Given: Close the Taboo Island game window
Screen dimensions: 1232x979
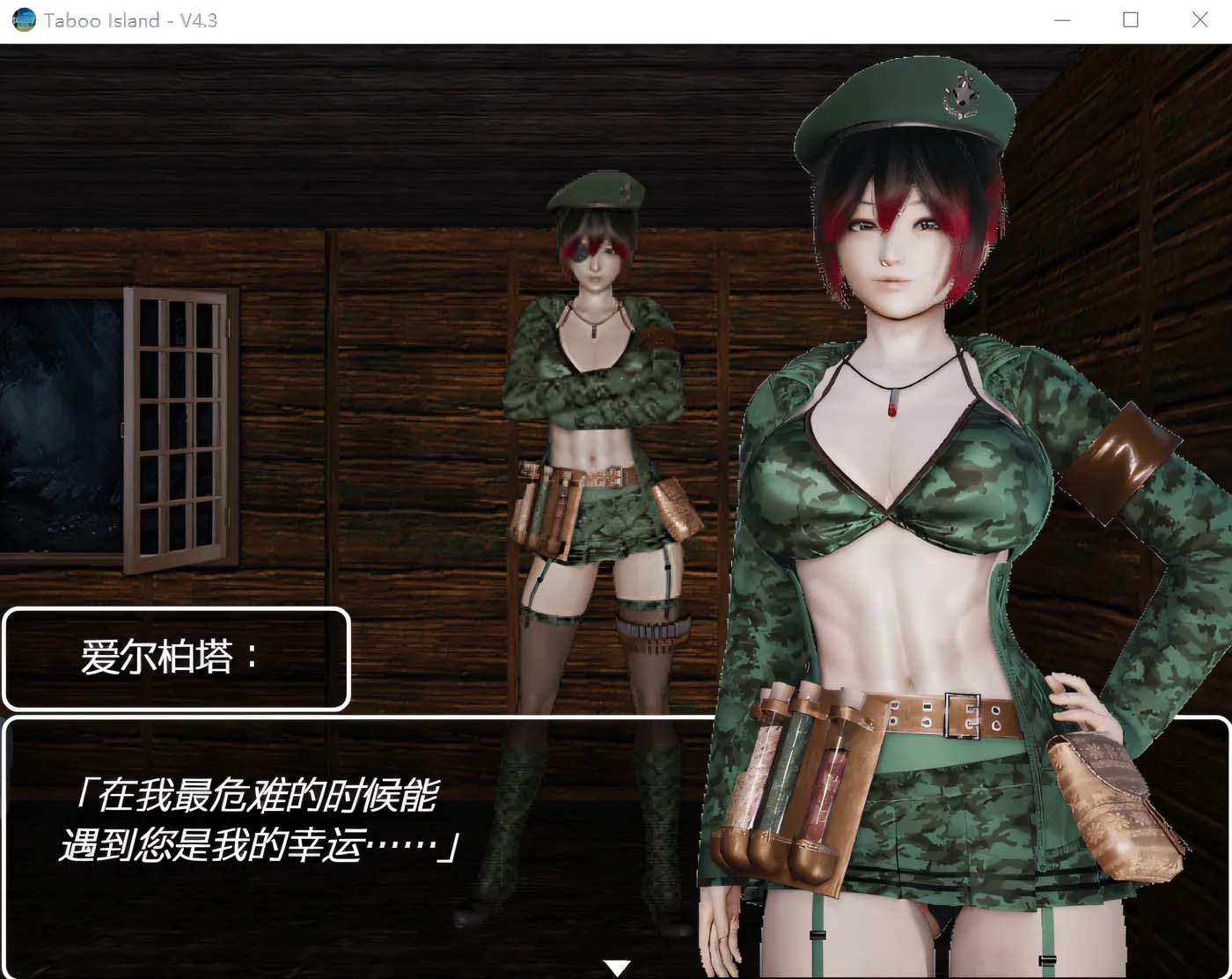Looking at the screenshot, I should 1199,19.
